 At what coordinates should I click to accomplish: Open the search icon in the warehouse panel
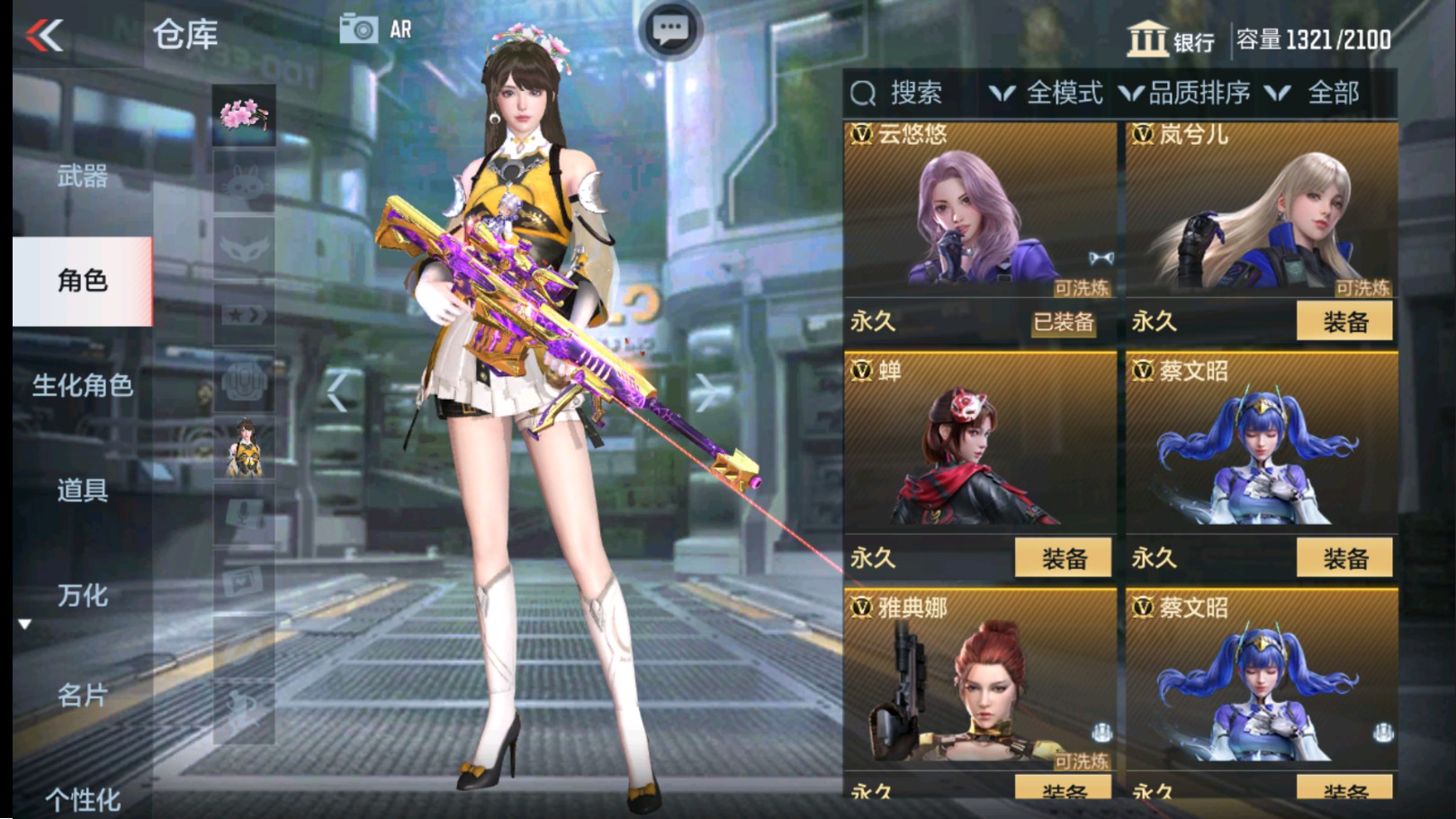point(866,91)
